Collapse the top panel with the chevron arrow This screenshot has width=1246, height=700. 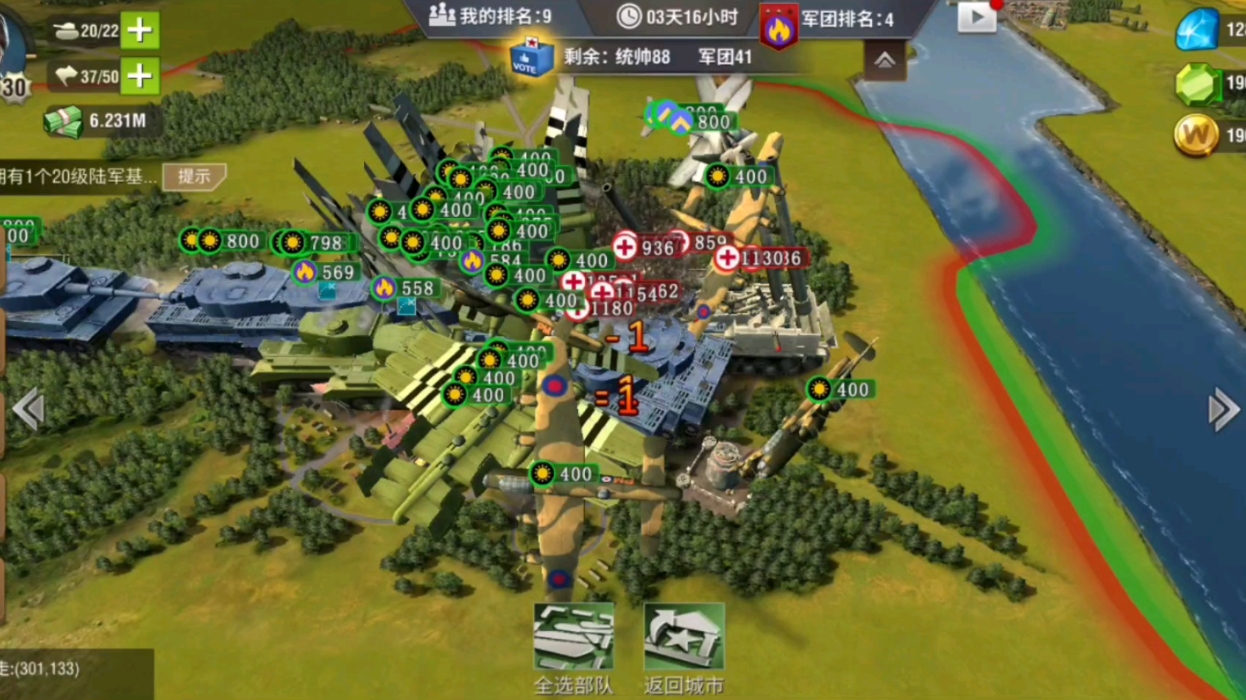click(x=884, y=61)
